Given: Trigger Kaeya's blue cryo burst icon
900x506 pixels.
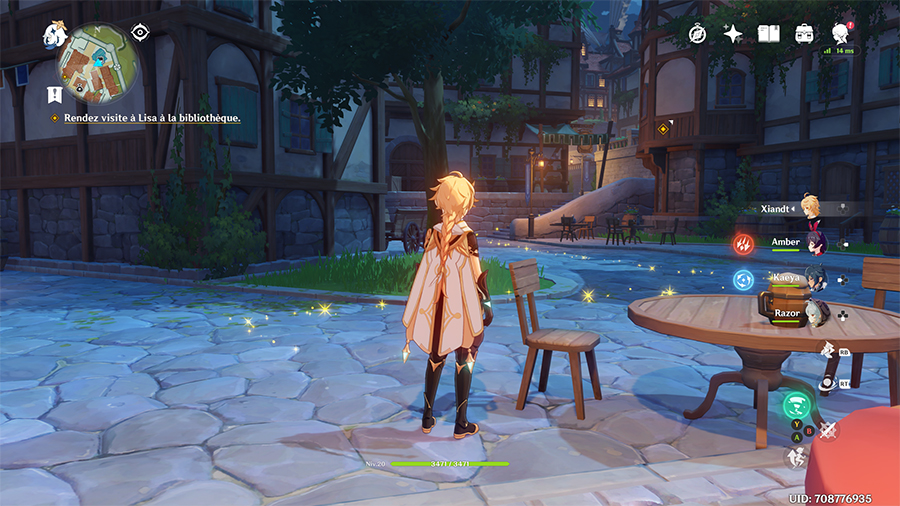Looking at the screenshot, I should click(744, 279).
